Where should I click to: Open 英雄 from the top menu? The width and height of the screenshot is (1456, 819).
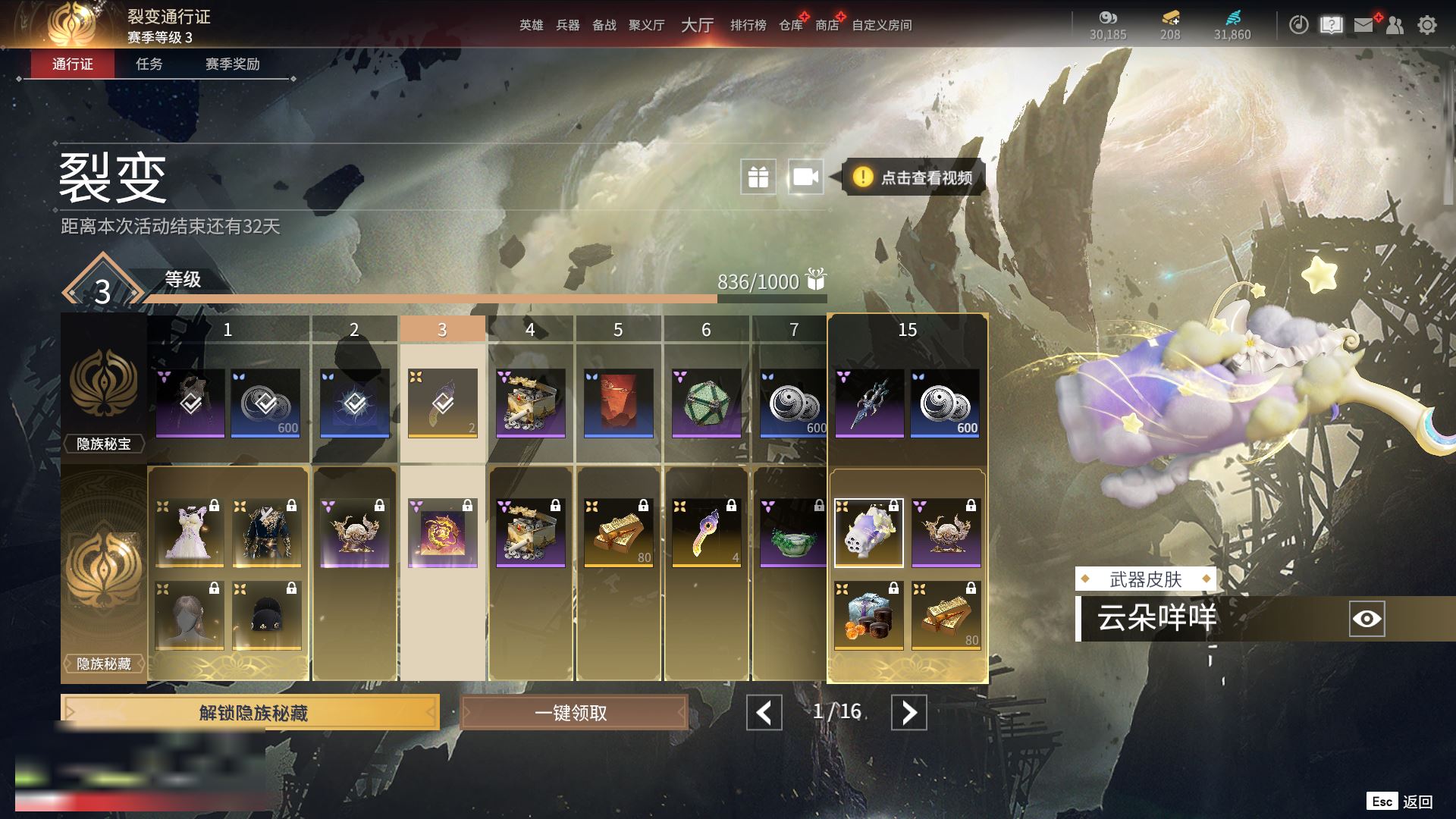pos(531,25)
